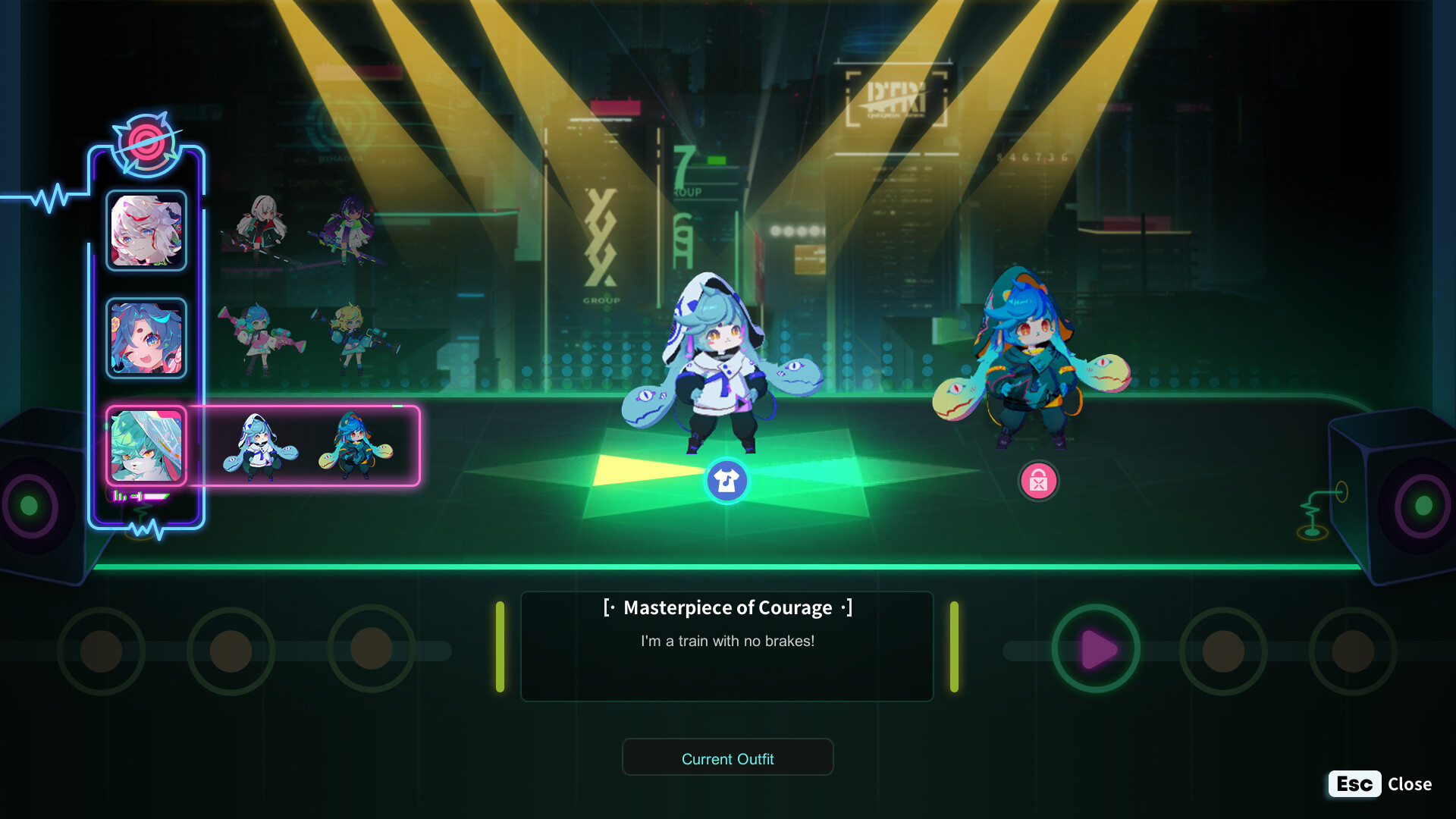Select the pink target emblem above the character list

146,143
